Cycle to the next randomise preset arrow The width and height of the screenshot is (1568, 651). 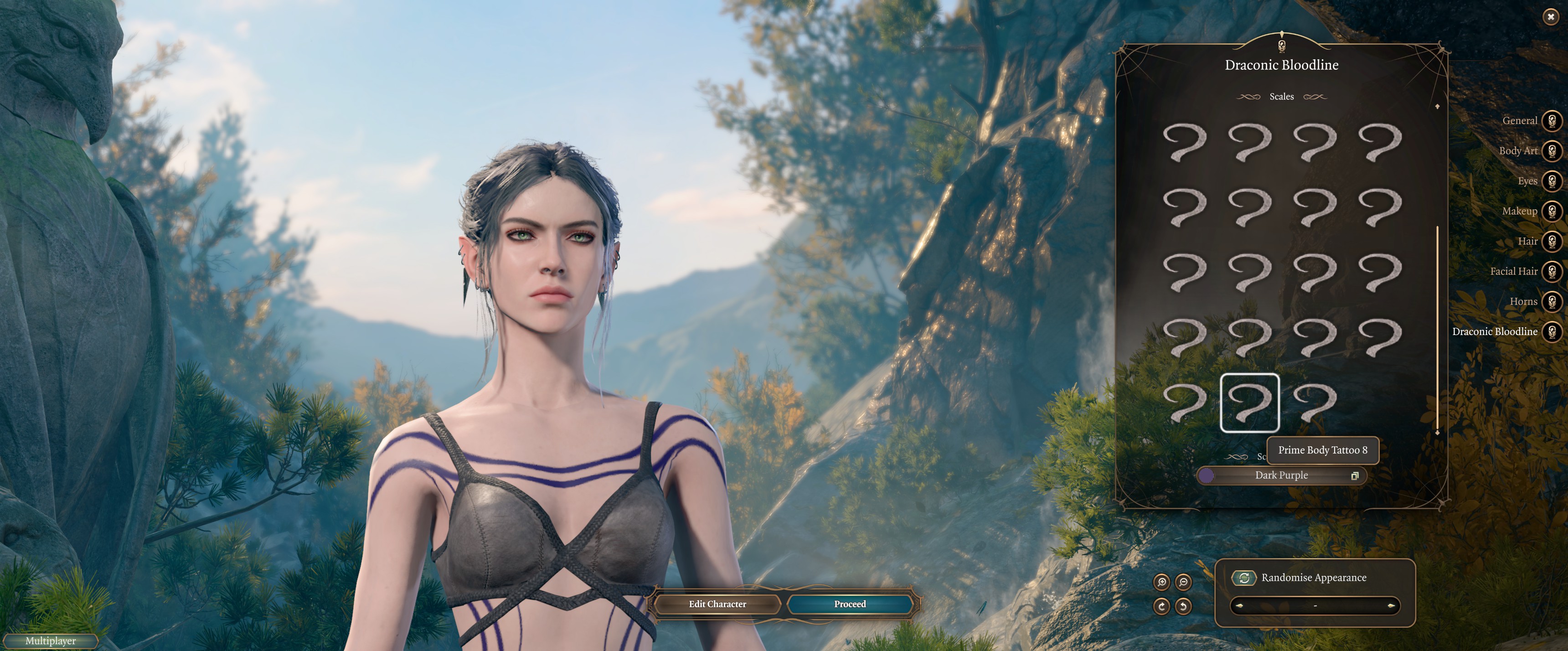coord(1391,606)
